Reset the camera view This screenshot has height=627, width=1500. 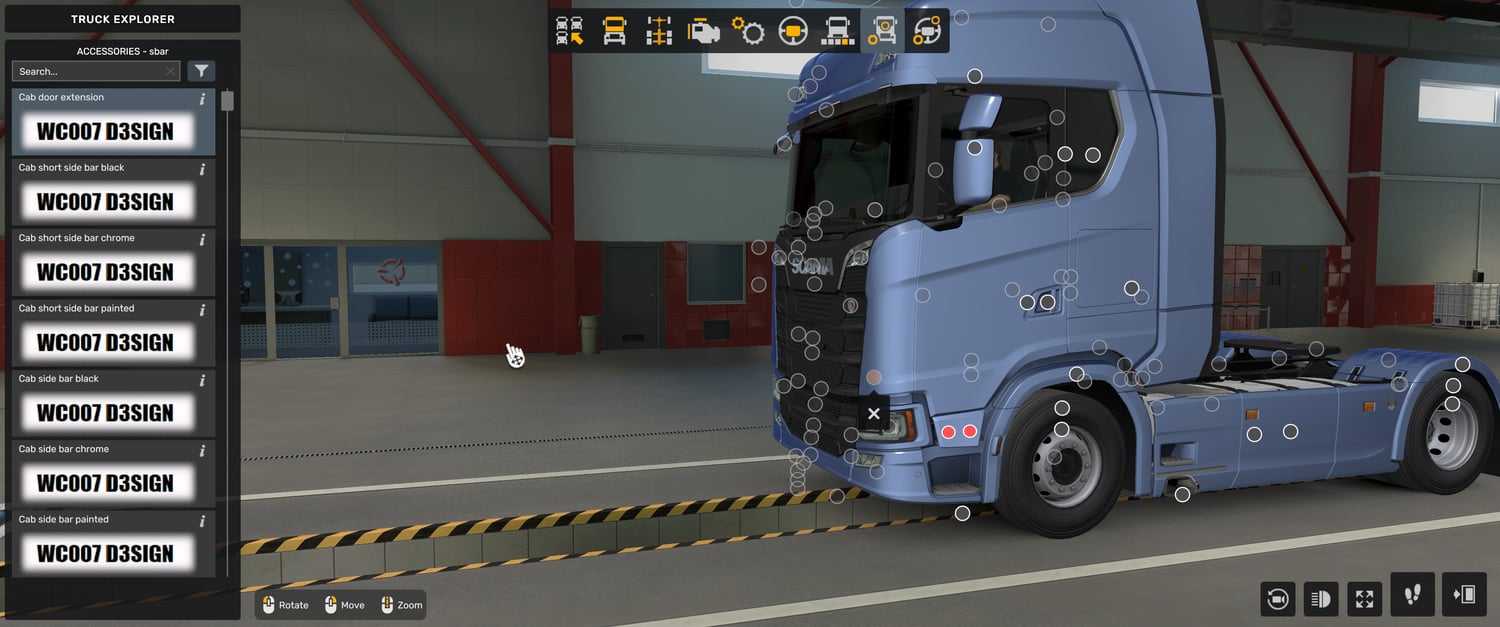pyautogui.click(x=1277, y=599)
